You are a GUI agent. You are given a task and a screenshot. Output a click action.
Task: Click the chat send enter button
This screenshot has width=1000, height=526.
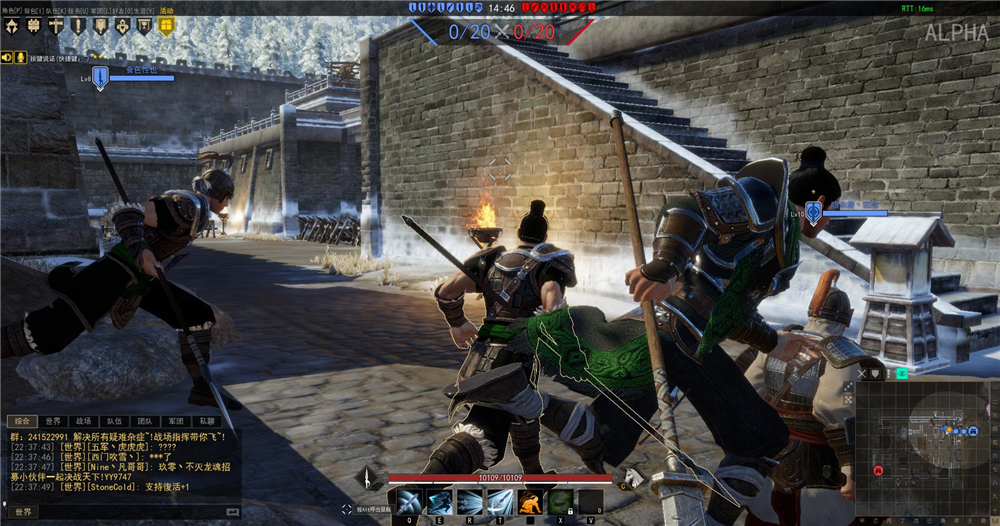233,512
